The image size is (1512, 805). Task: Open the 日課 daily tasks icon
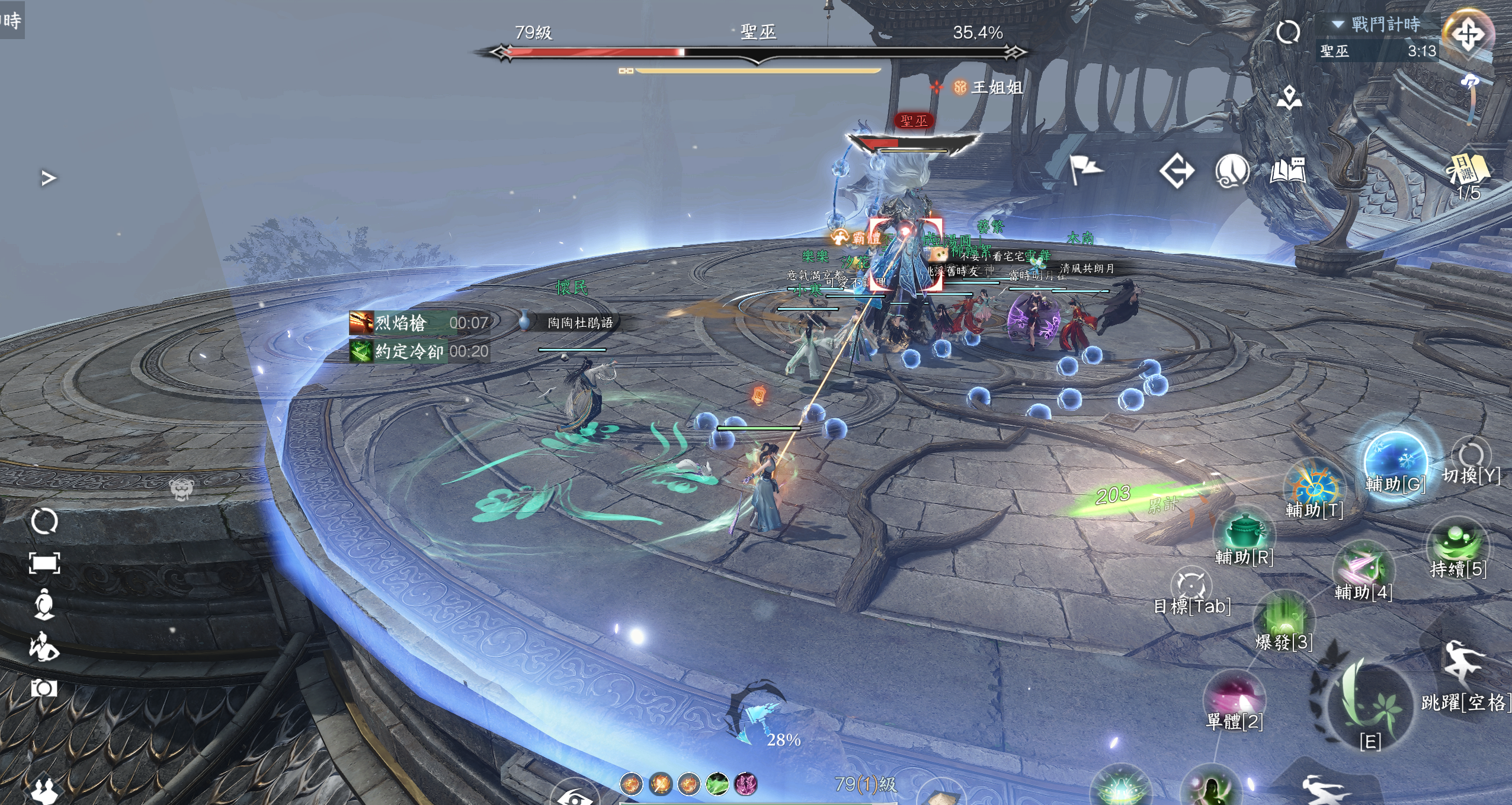point(1468,171)
